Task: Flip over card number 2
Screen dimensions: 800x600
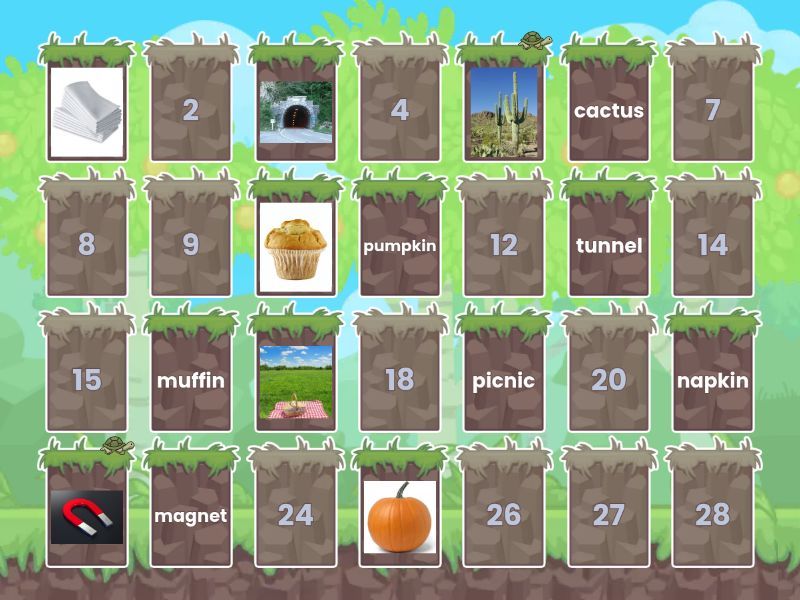Action: click(191, 110)
